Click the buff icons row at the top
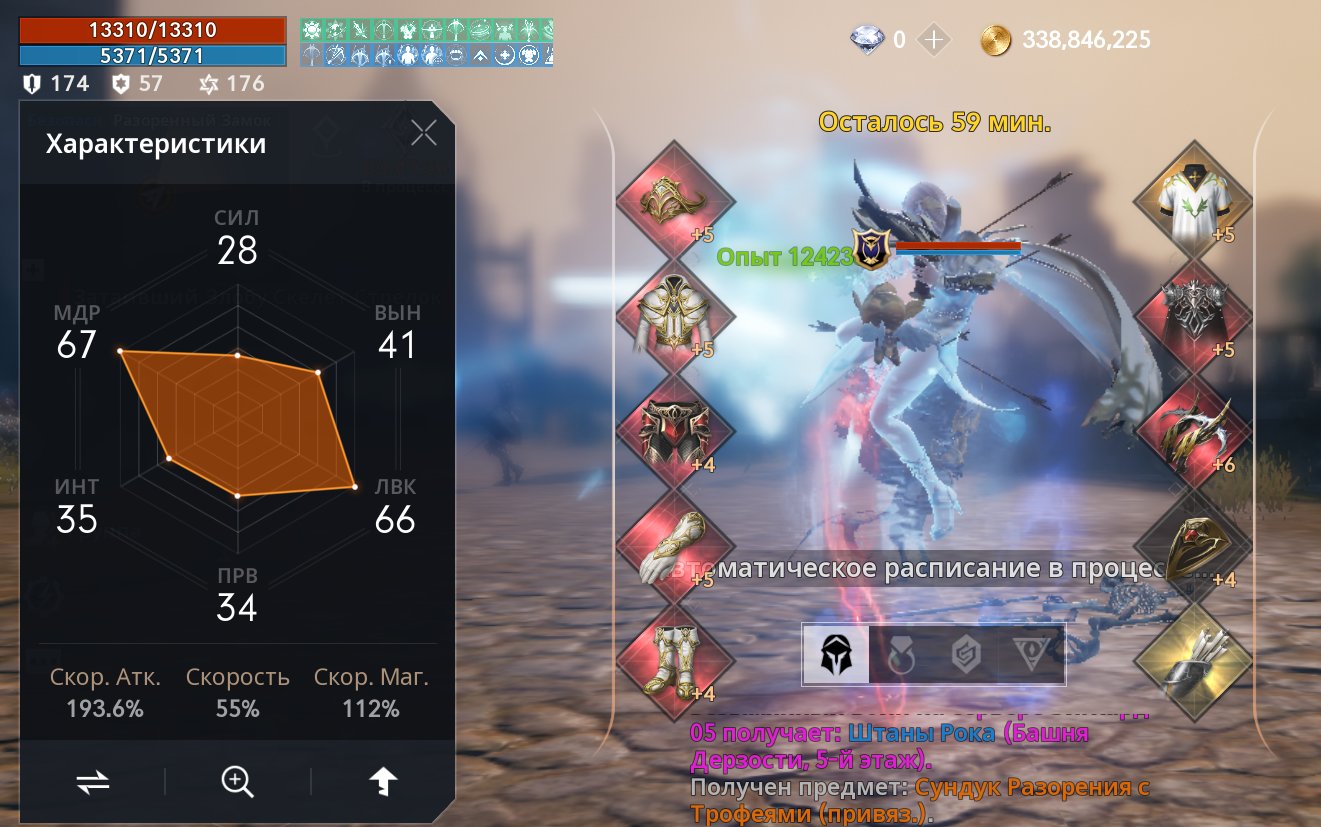 tap(427, 41)
